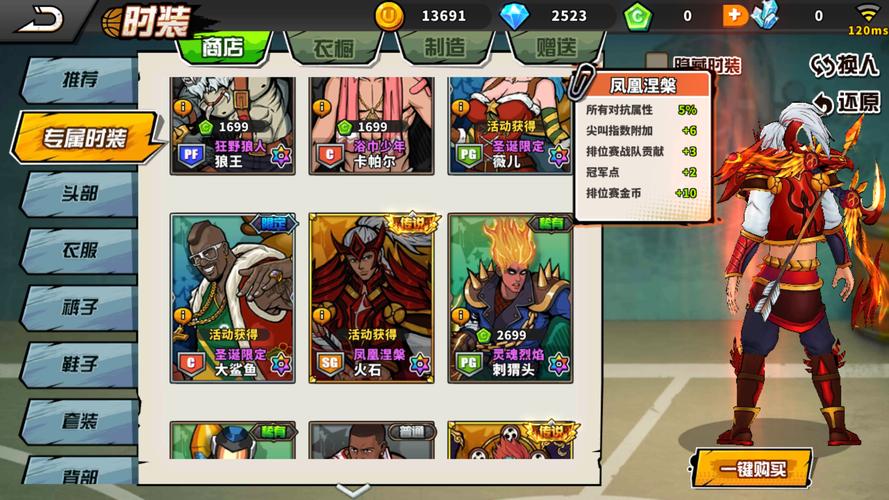Switch to the 商店 tab
This screenshot has width=889, height=500.
(222, 47)
